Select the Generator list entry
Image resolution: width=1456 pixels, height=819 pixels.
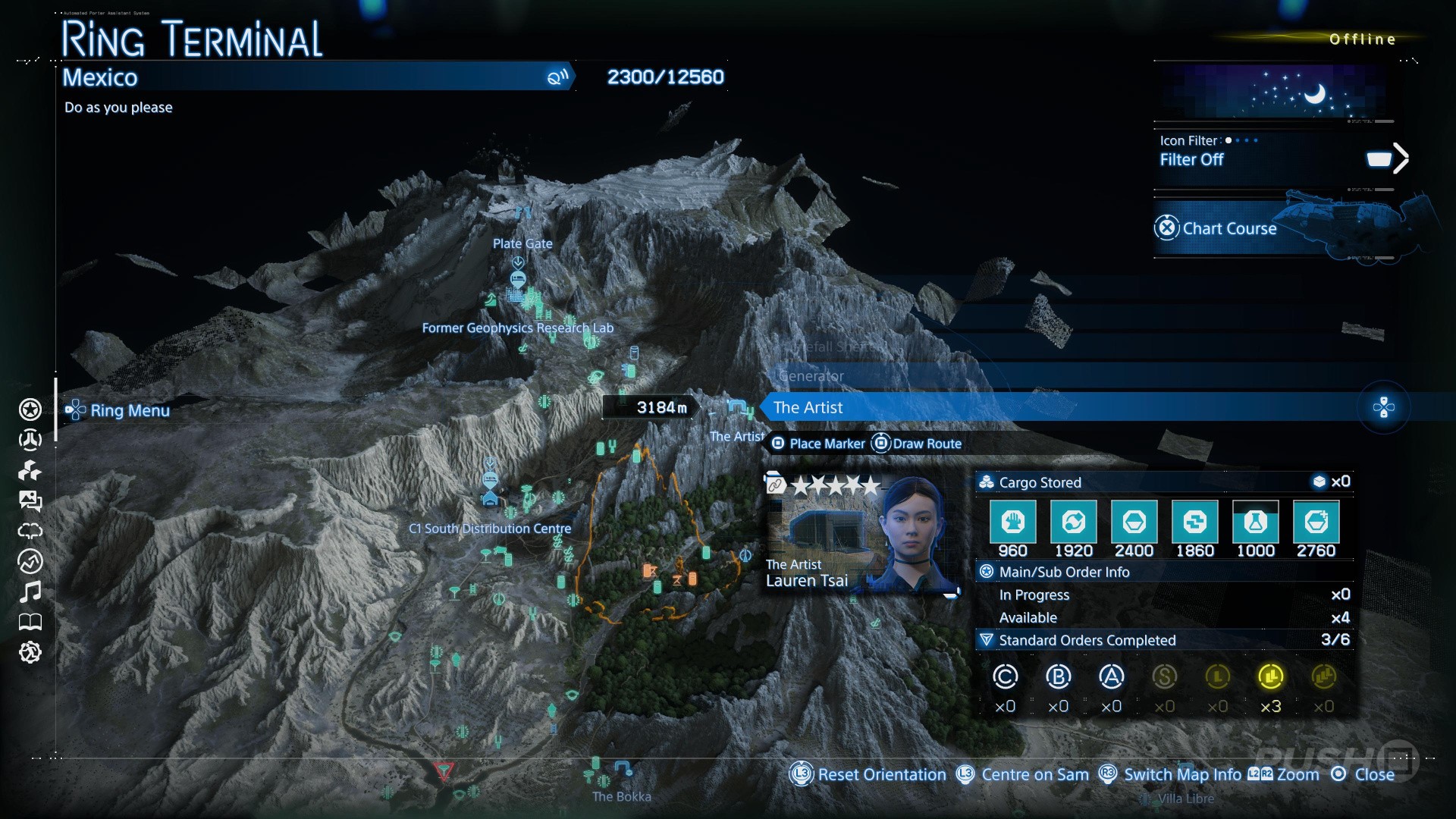pos(811,376)
